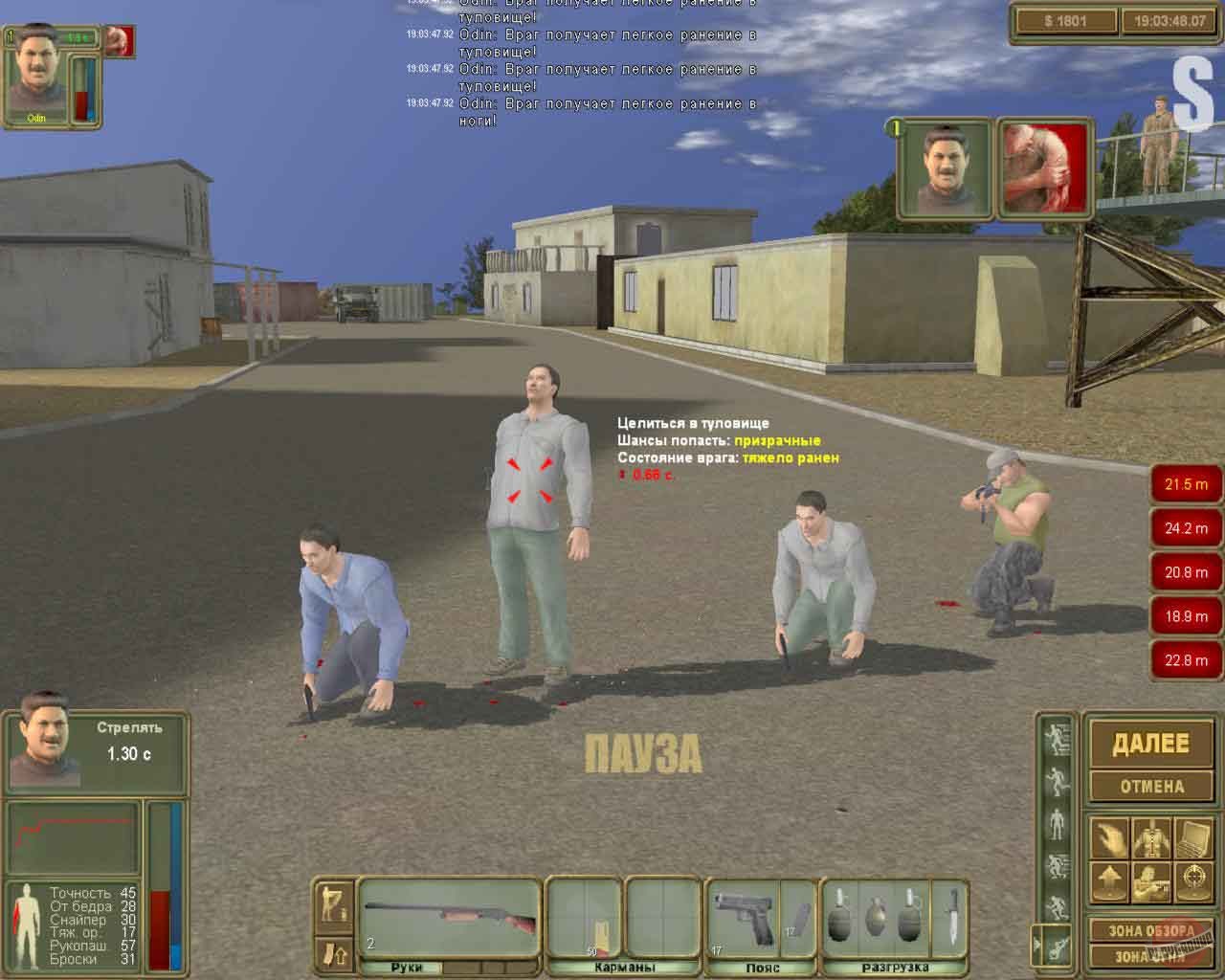Select the shooting soldier attack icon
1225x980 pixels.
[1150, 880]
